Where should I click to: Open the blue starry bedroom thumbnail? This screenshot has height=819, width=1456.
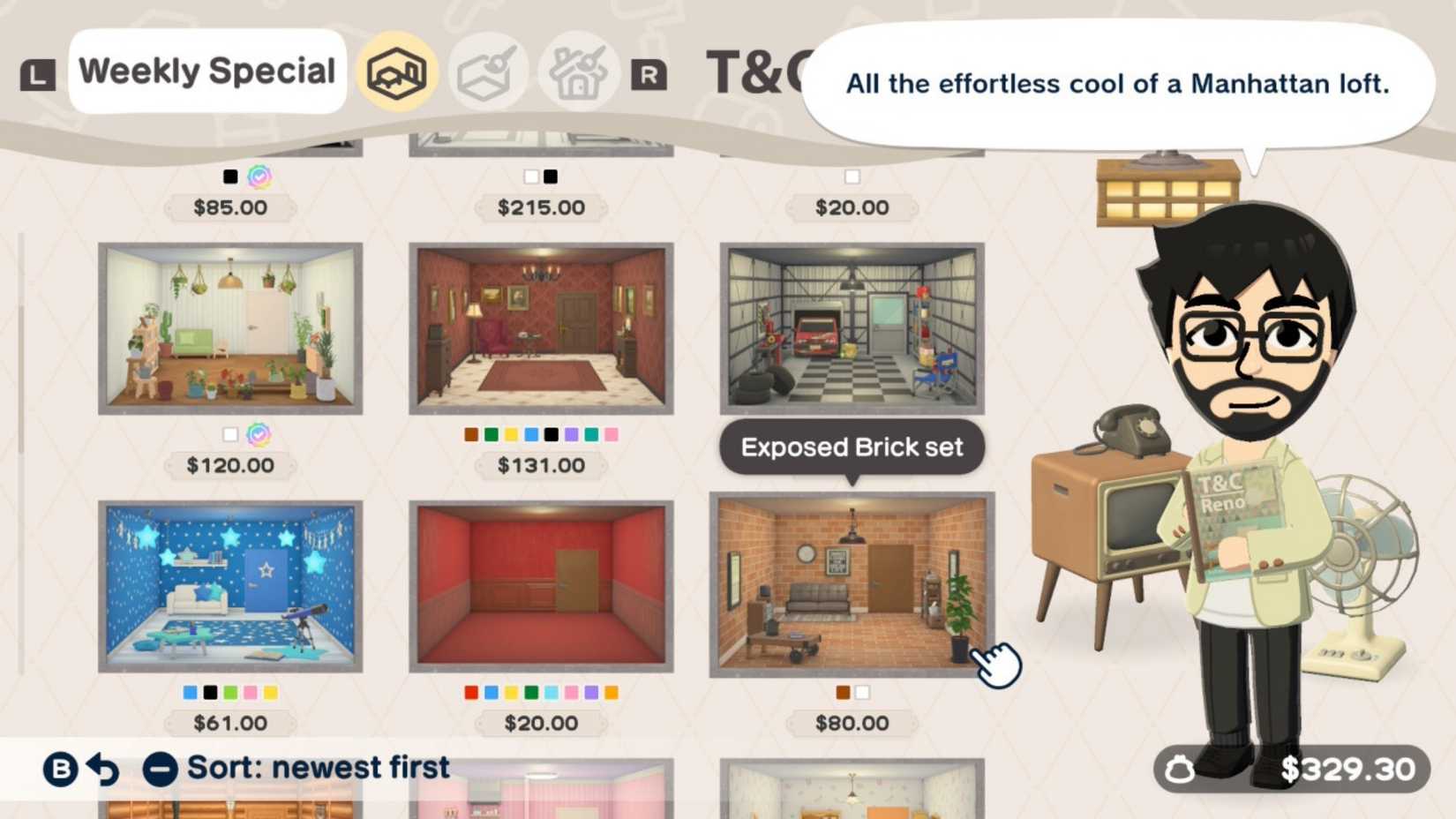229,583
